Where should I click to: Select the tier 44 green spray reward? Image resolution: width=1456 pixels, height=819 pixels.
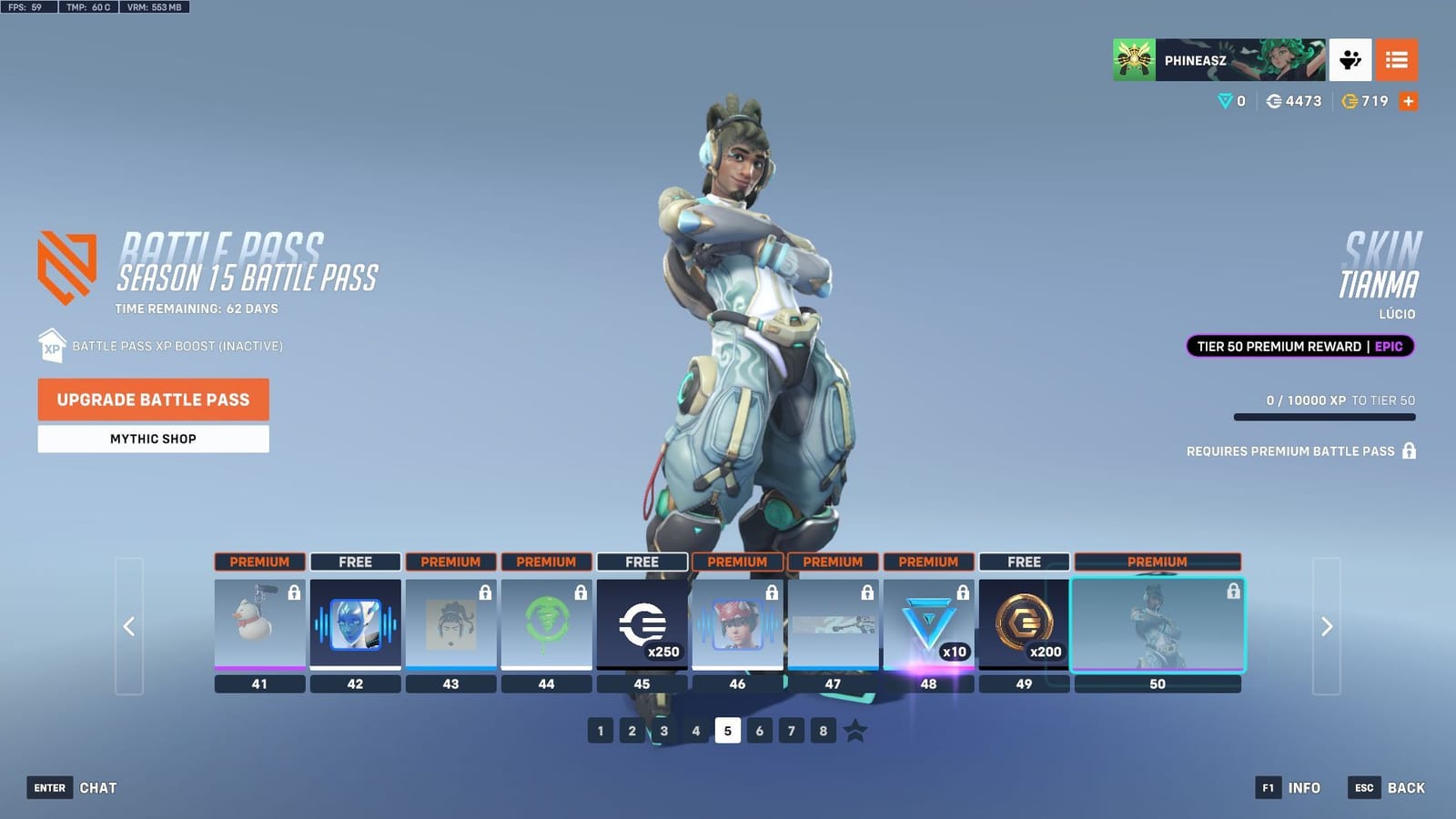tap(546, 623)
